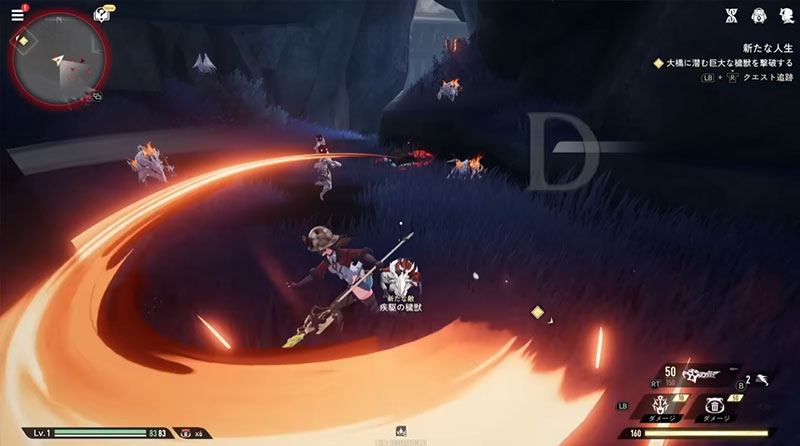Activate the pig-faced canister skill
The height and width of the screenshot is (446, 800).
point(715,404)
